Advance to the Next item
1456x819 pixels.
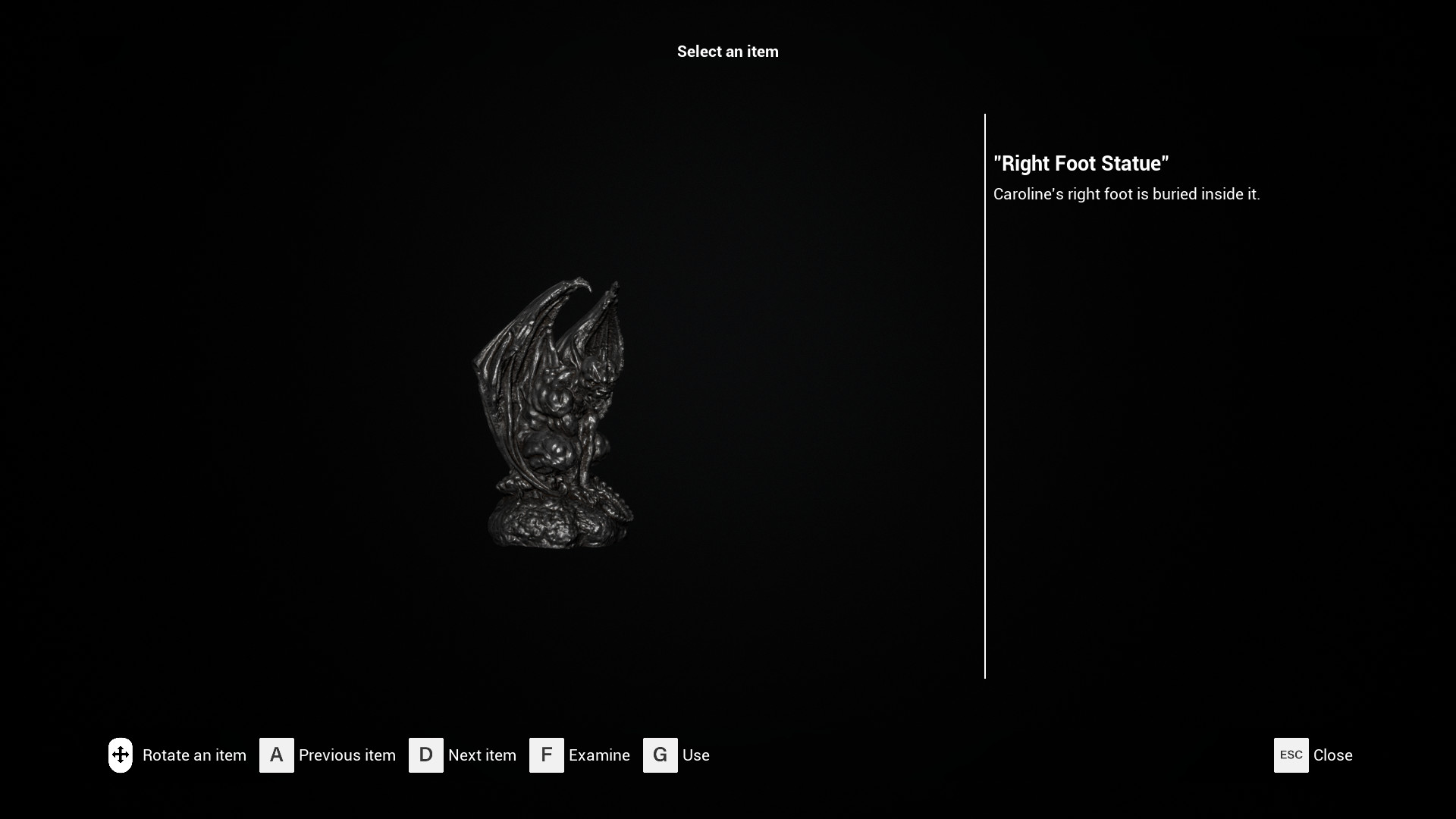pyautogui.click(x=482, y=755)
